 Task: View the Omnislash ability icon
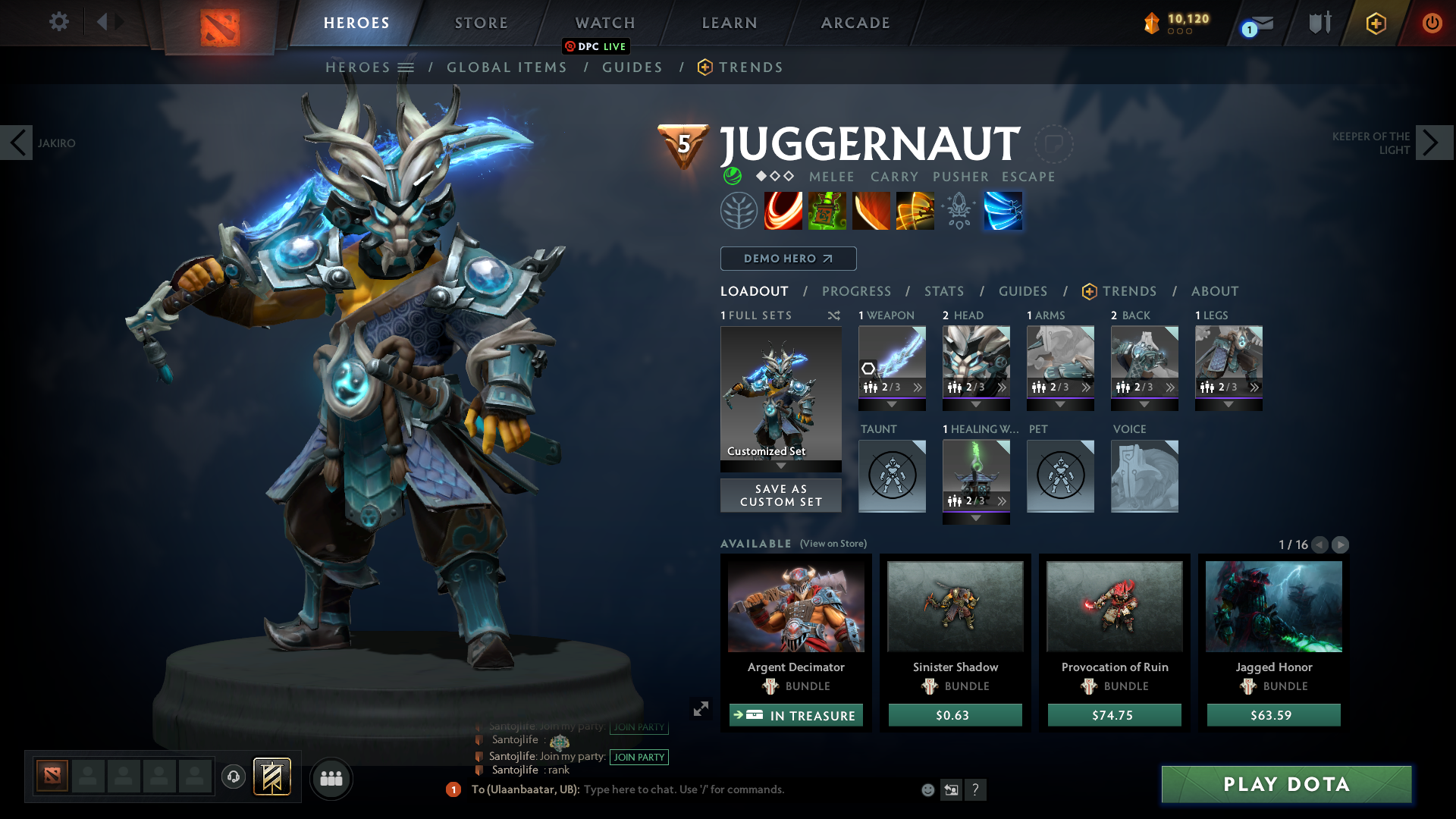pyautogui.click(x=1003, y=211)
